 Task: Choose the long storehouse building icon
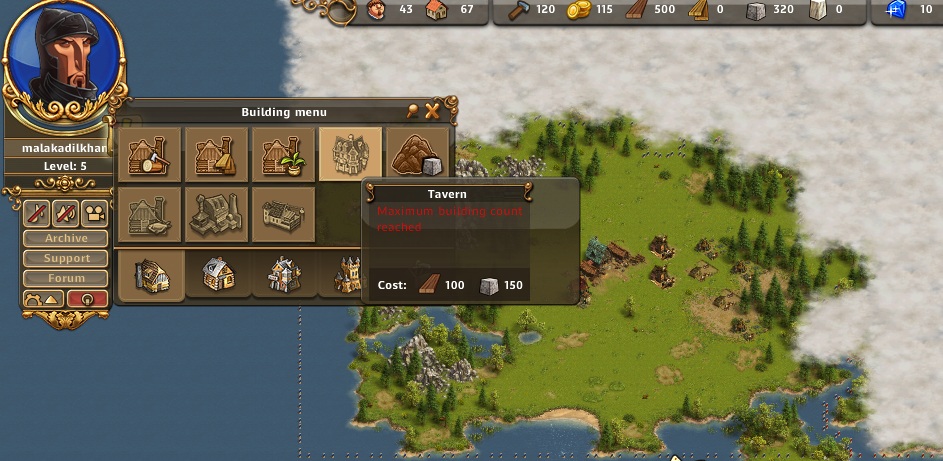point(283,214)
